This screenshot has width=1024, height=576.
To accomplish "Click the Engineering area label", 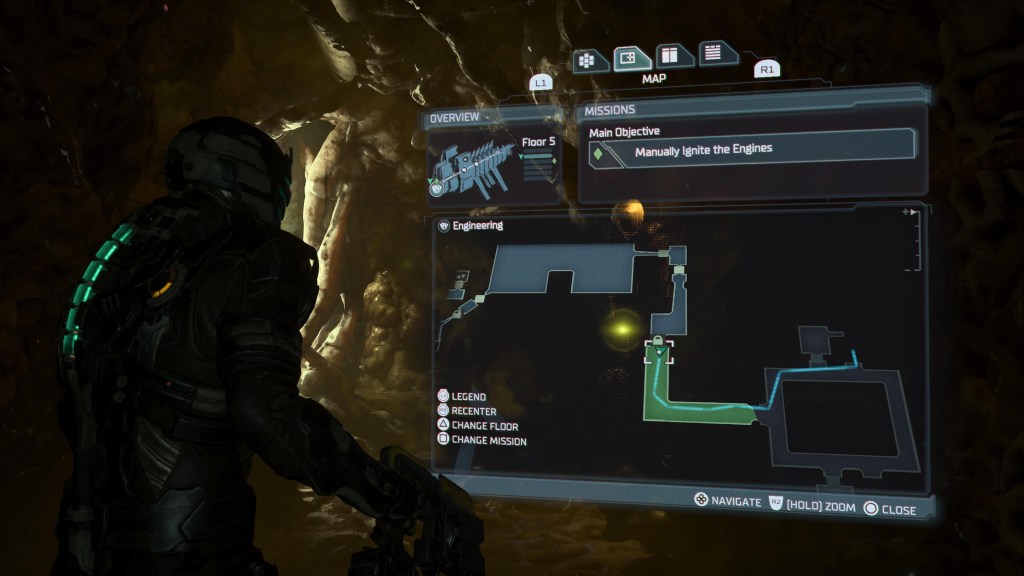I will pos(478,226).
